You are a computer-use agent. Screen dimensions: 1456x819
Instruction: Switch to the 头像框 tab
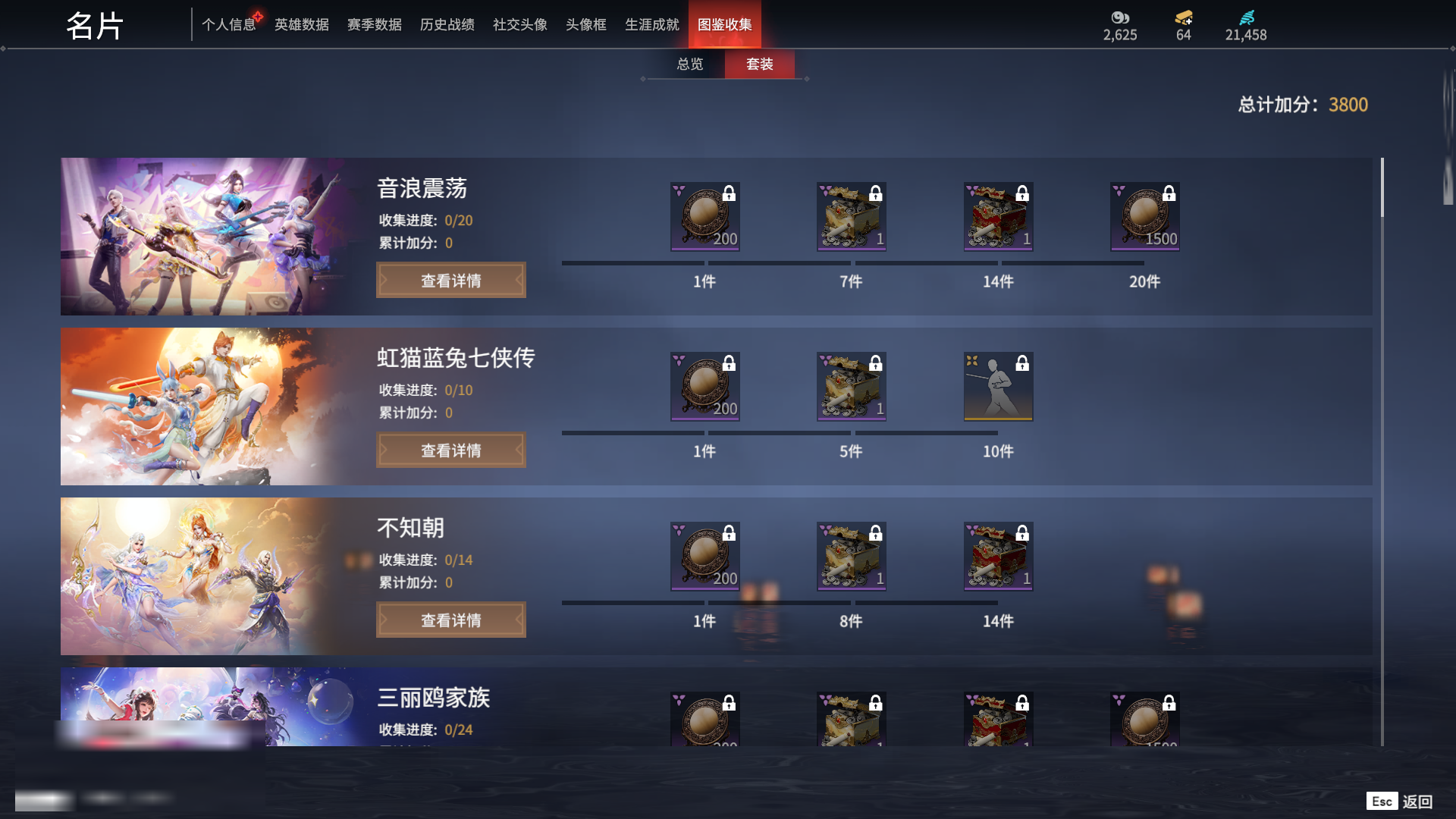[x=585, y=25]
